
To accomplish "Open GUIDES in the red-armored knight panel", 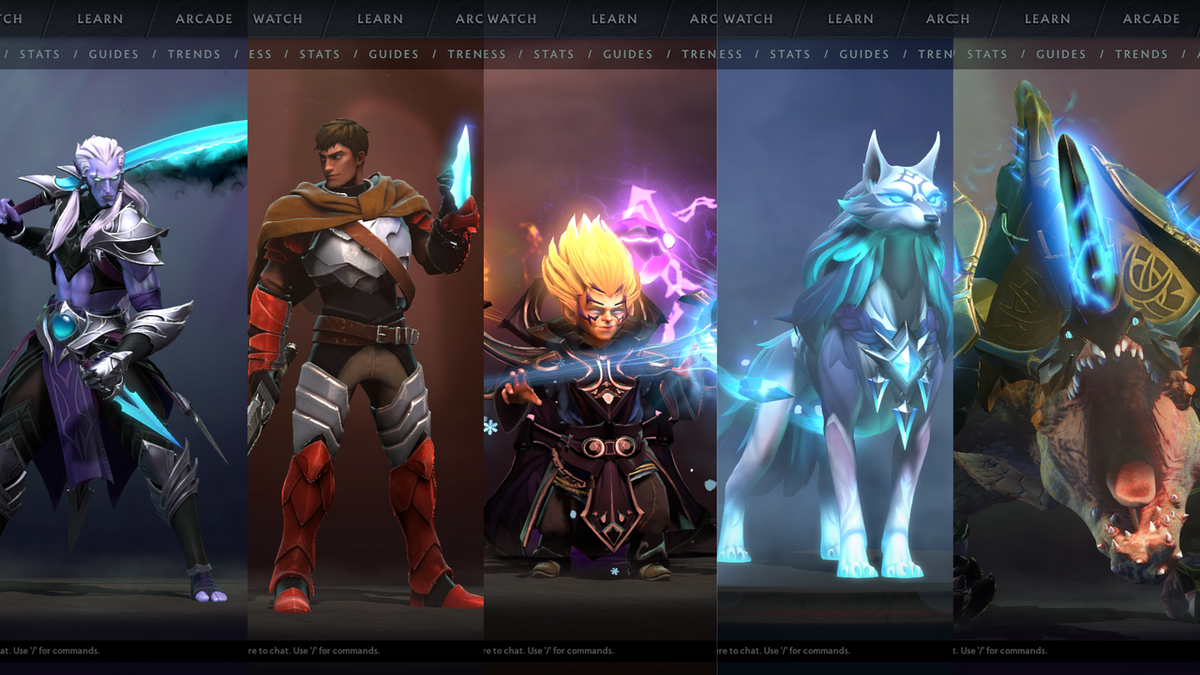I will click(394, 54).
